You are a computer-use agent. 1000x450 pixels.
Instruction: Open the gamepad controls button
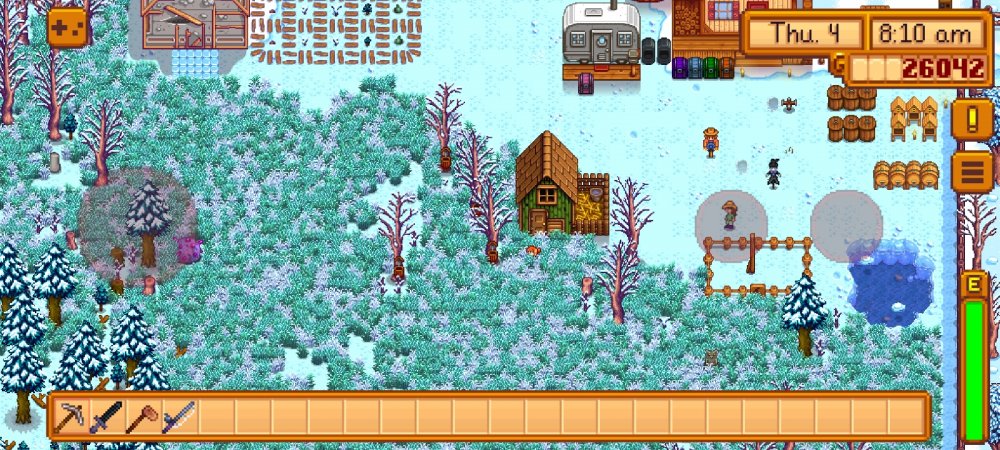pyautogui.click(x=68, y=27)
